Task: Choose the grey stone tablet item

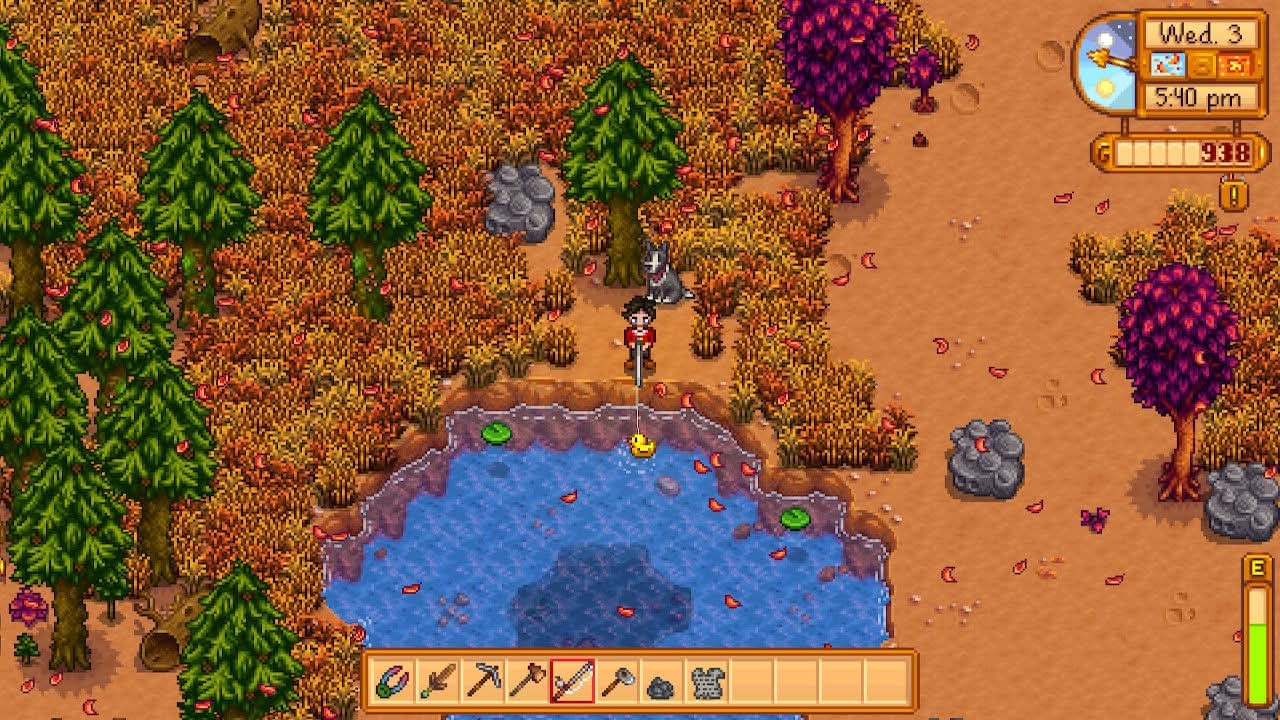Action: [707, 682]
